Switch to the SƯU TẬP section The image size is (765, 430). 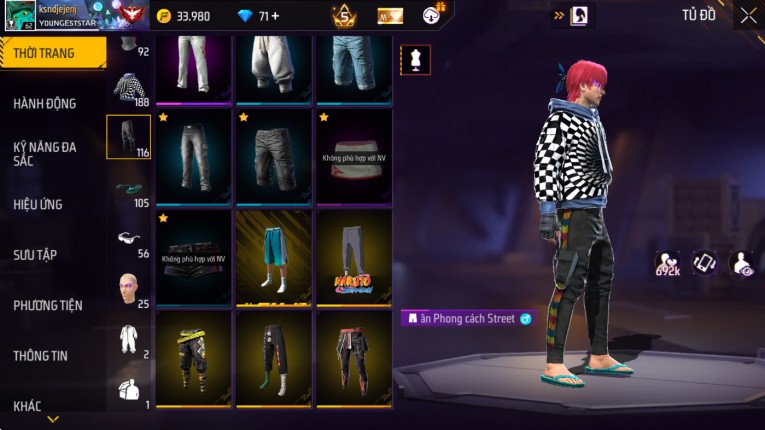pyautogui.click(x=35, y=255)
